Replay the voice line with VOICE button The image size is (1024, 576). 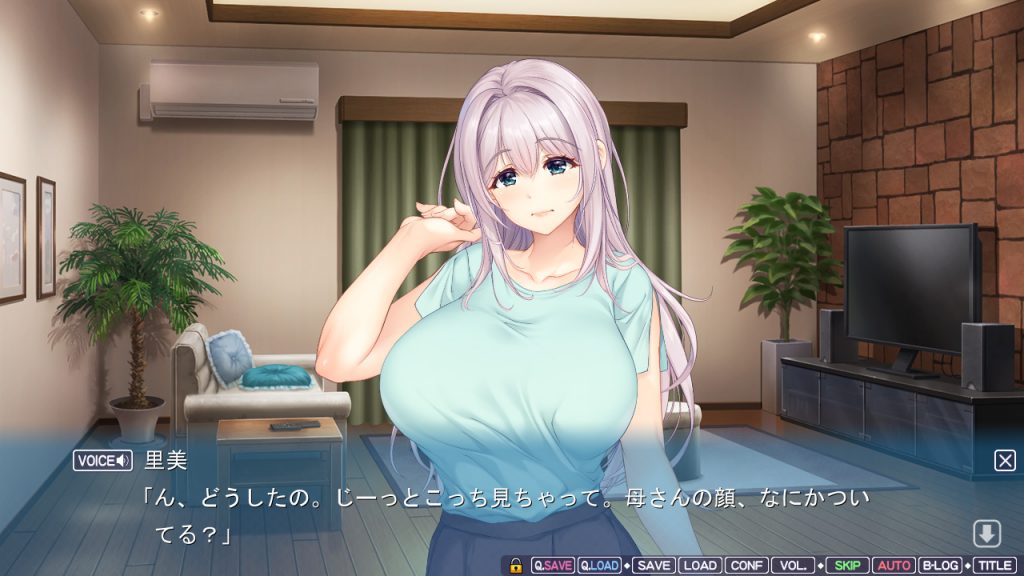click(x=103, y=460)
